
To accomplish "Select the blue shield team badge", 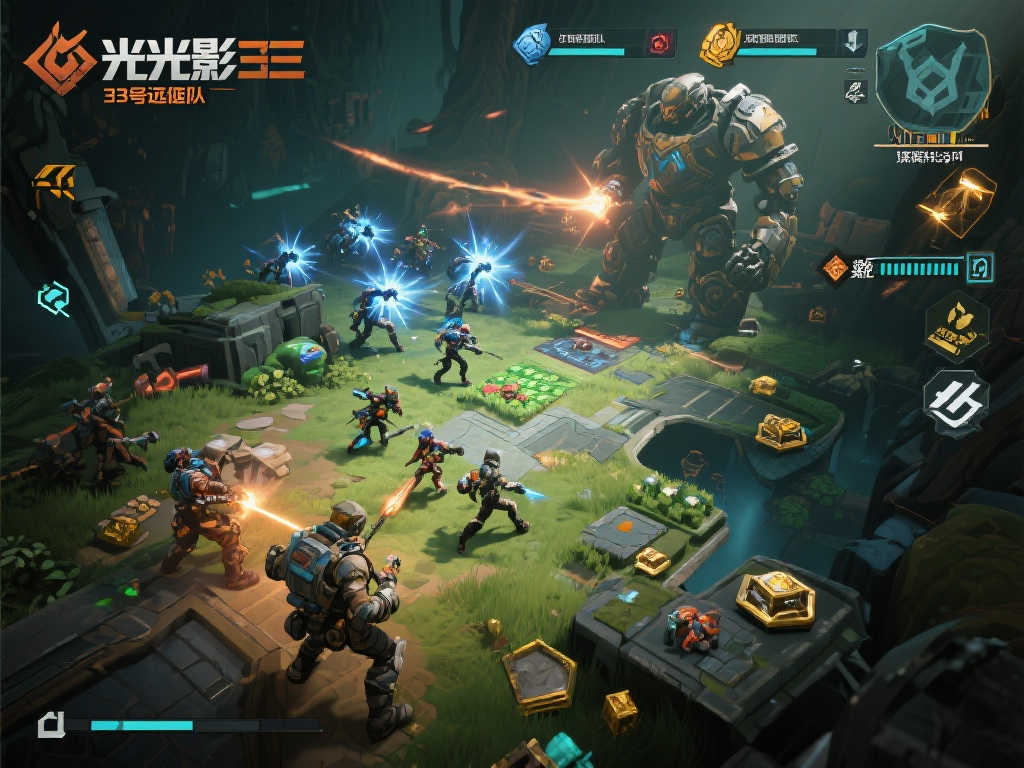I will (x=531, y=42).
